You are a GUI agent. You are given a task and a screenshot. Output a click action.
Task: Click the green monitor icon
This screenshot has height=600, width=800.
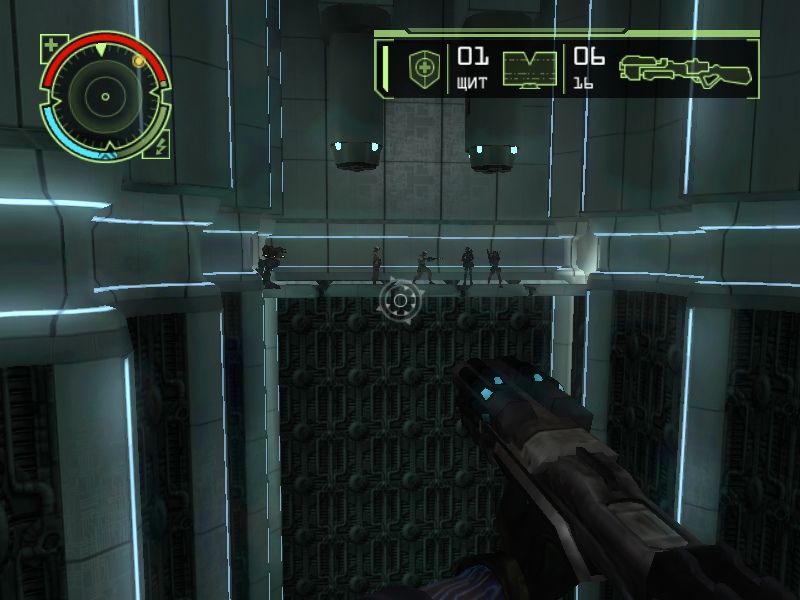[x=529, y=69]
